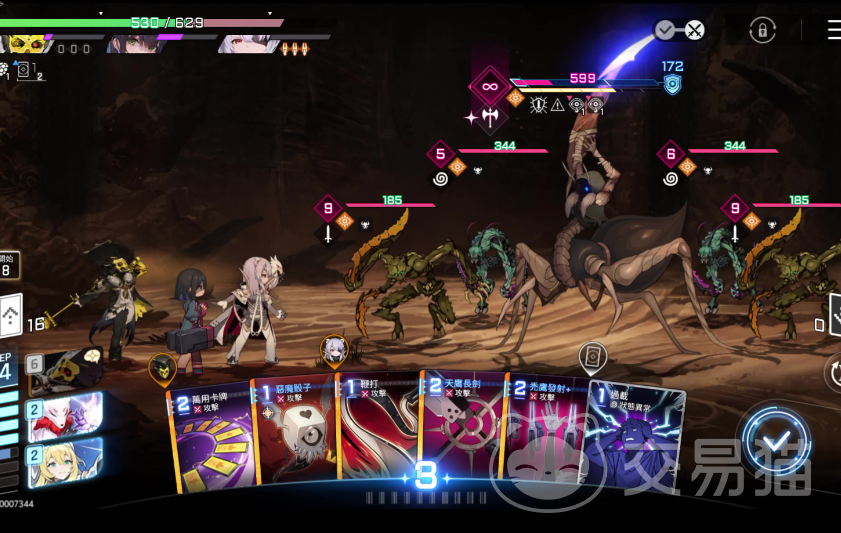The height and width of the screenshot is (533, 841).
Task: Play the 惡魔骰子 dice card
Action: click(x=295, y=440)
